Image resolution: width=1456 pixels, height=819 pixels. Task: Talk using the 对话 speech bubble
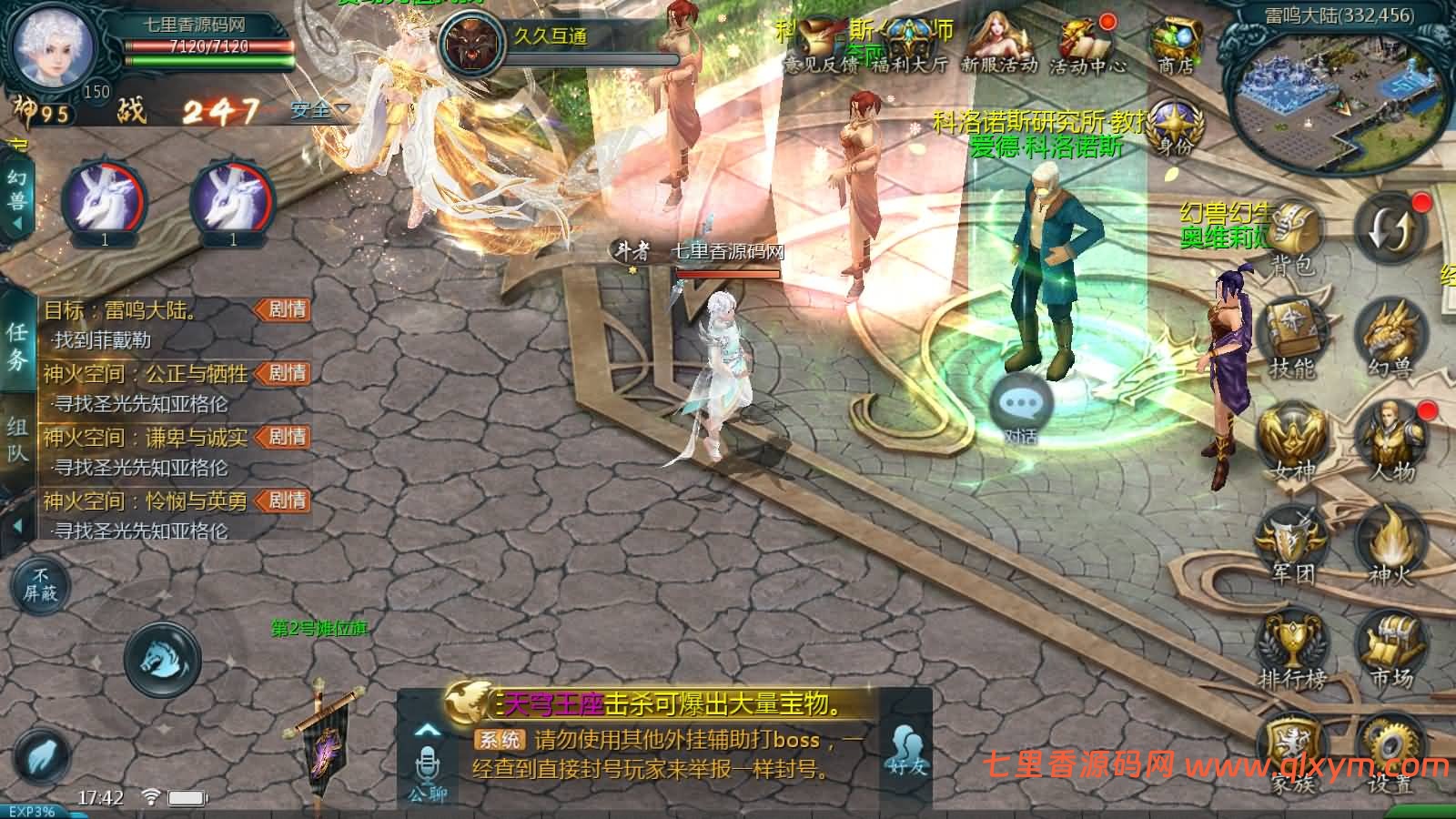tap(1020, 408)
